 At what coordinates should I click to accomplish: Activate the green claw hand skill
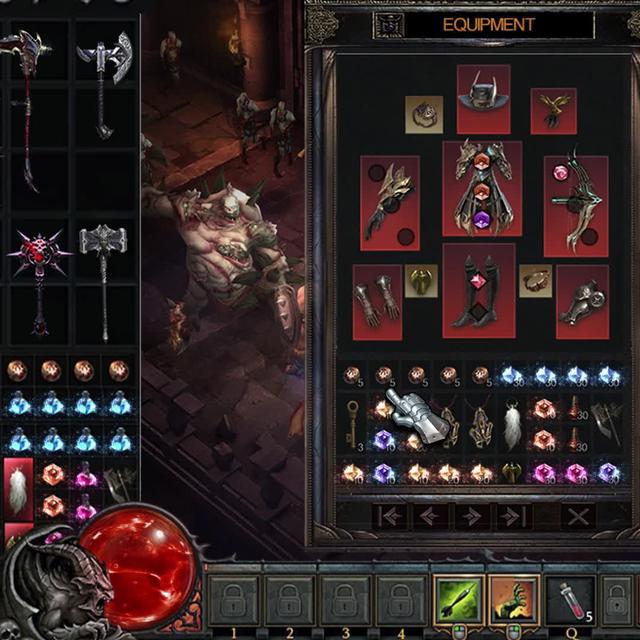(x=514, y=600)
